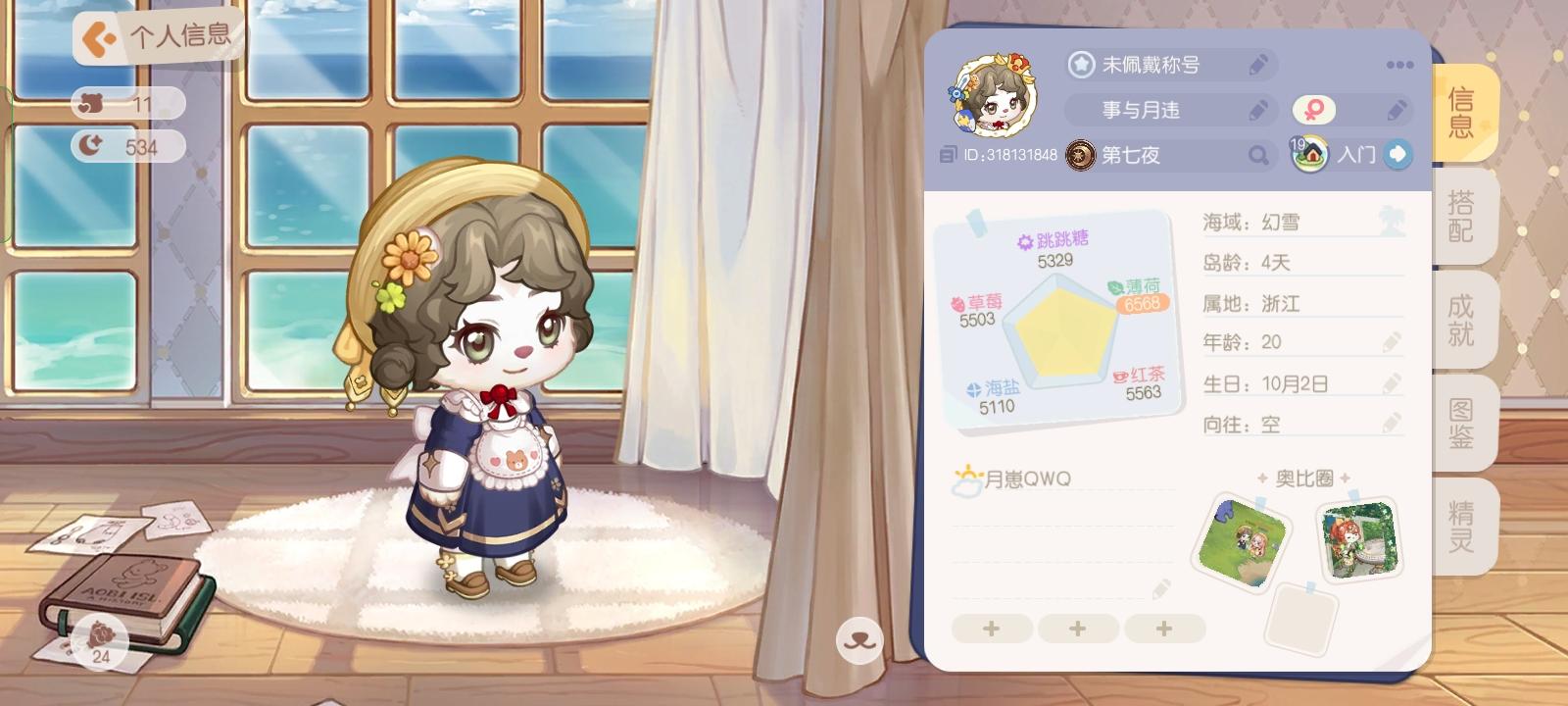This screenshot has height=706, width=1568.
Task: Click the moon currency icon showing 534
Action: click(x=93, y=144)
